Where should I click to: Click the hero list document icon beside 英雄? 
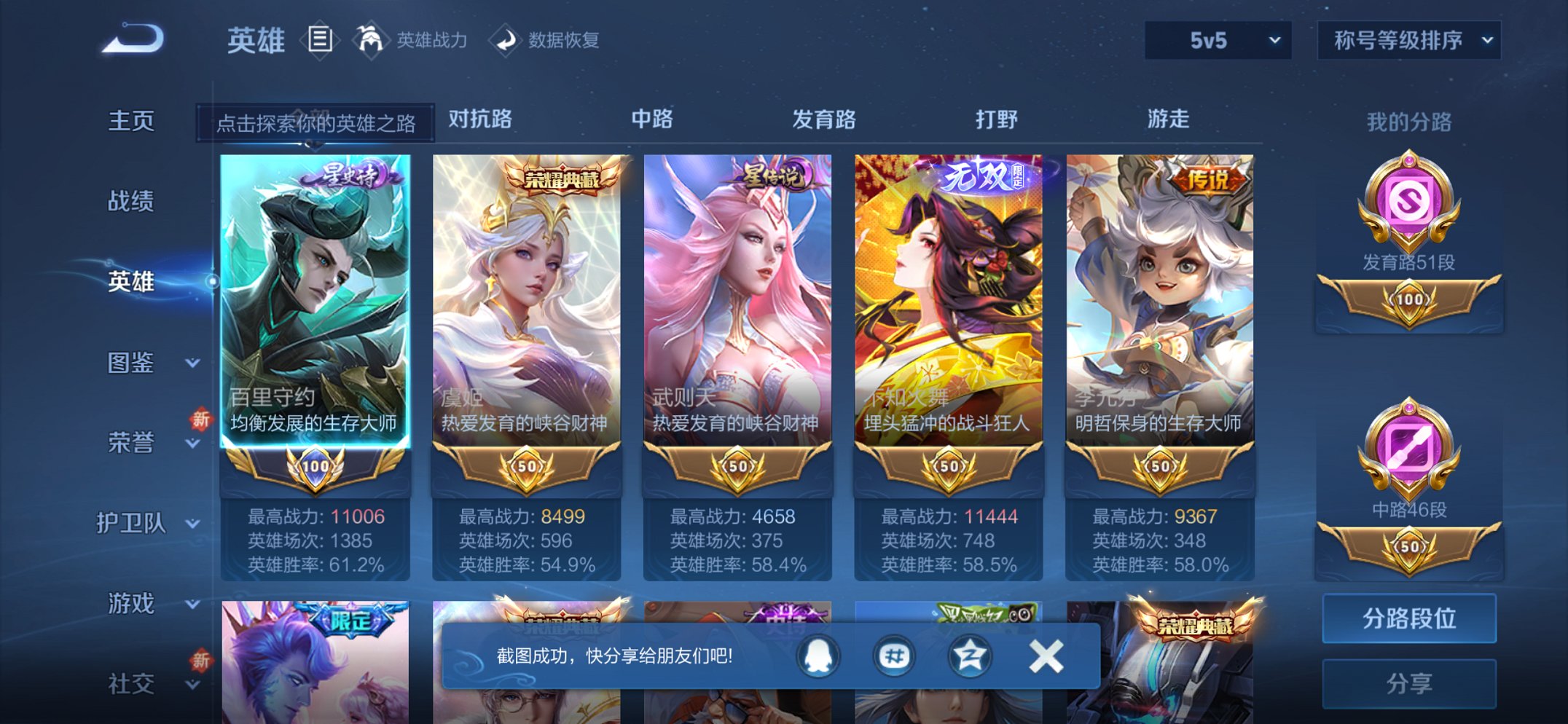(x=321, y=40)
